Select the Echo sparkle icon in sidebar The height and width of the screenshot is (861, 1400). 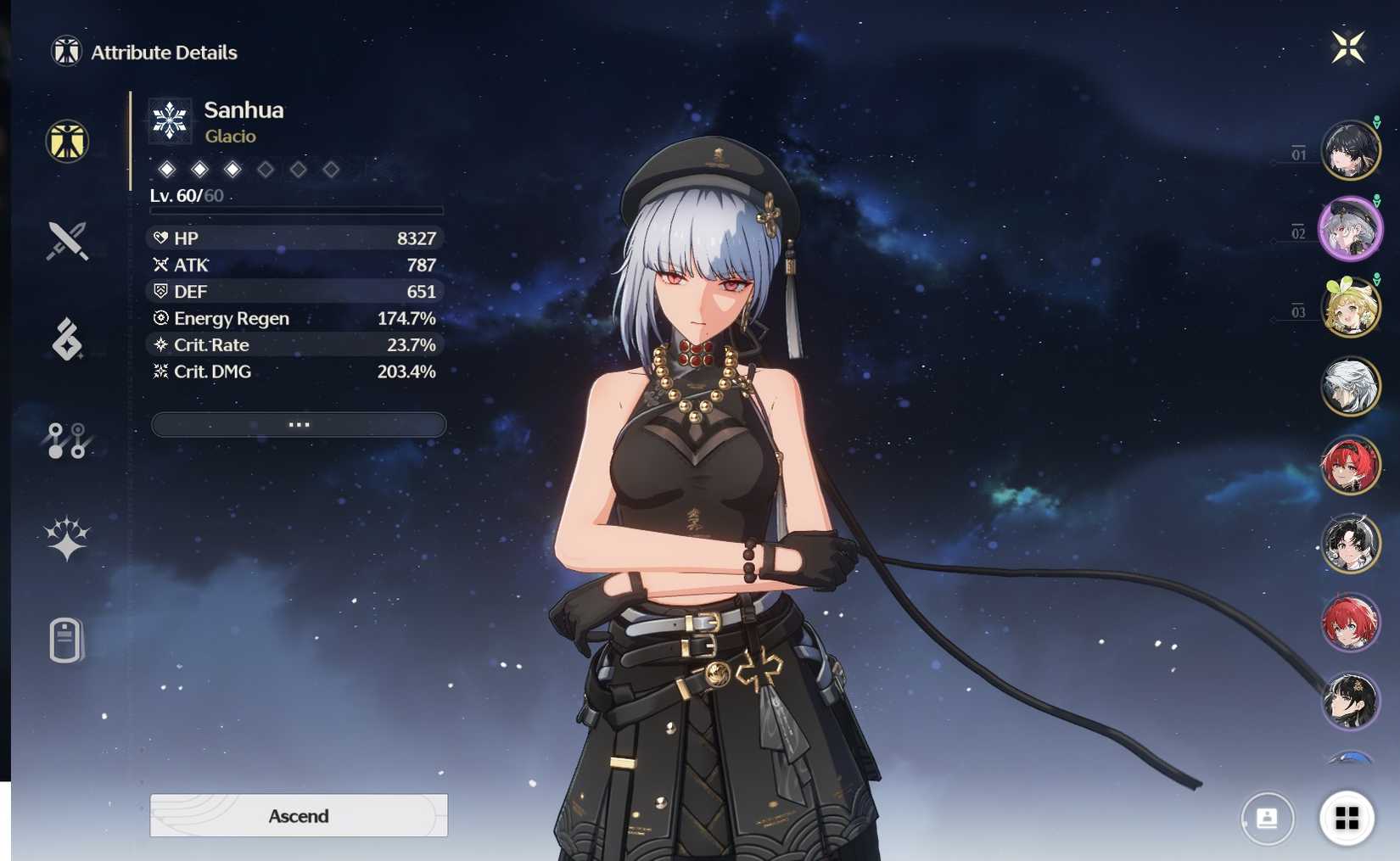tap(65, 534)
